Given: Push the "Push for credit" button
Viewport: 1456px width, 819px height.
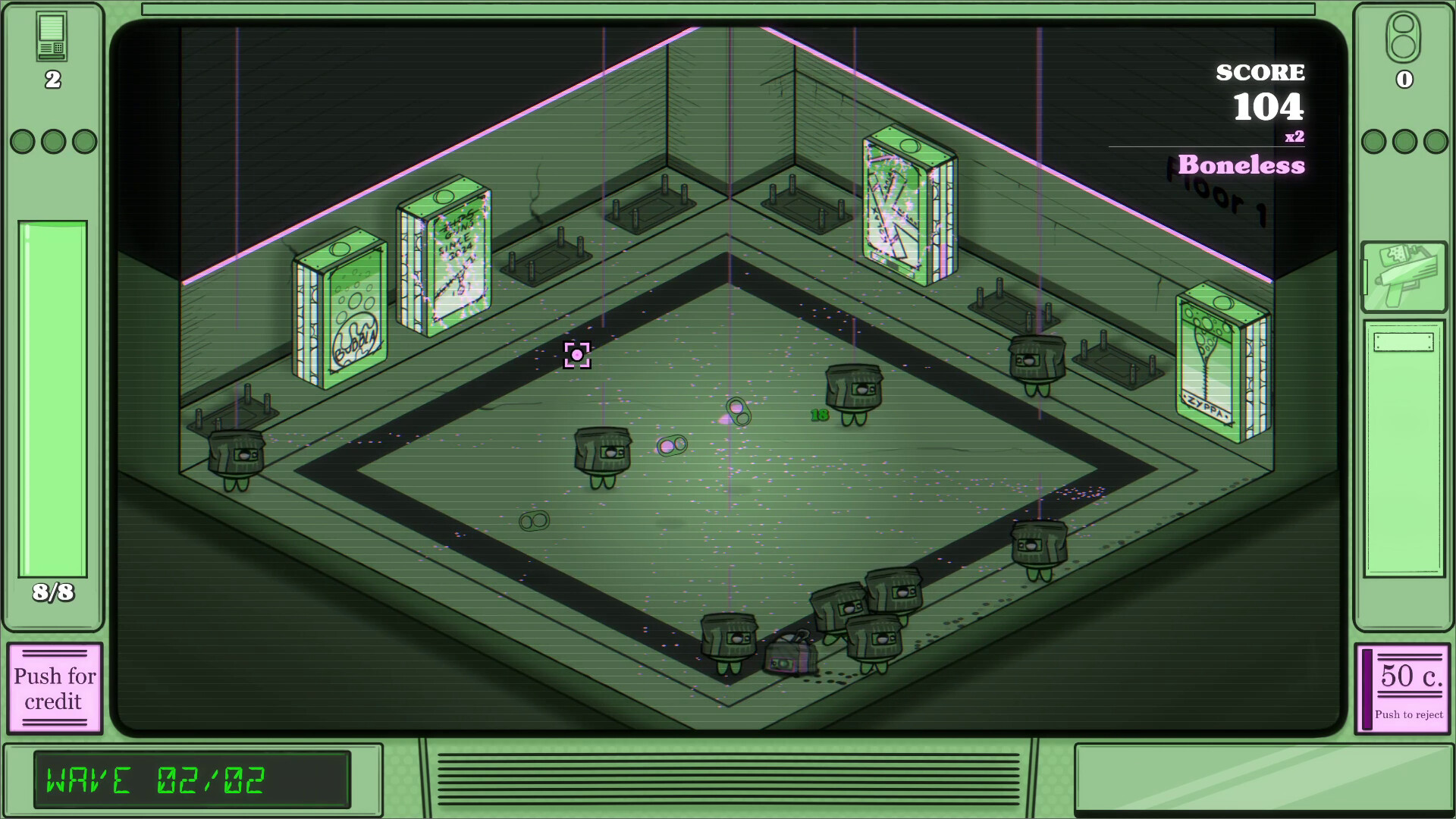Looking at the screenshot, I should coord(54,689).
